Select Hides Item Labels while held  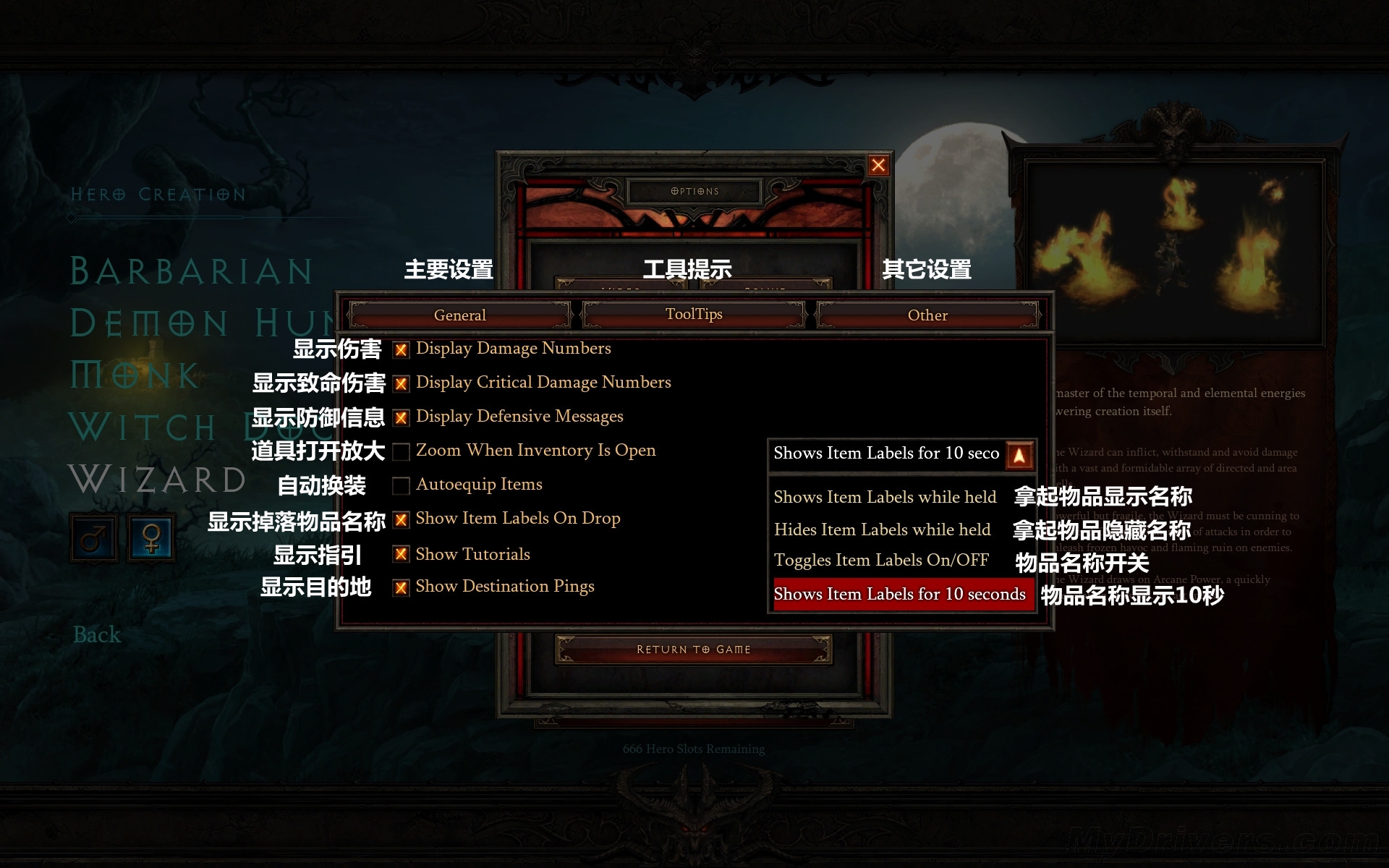pyautogui.click(x=882, y=529)
